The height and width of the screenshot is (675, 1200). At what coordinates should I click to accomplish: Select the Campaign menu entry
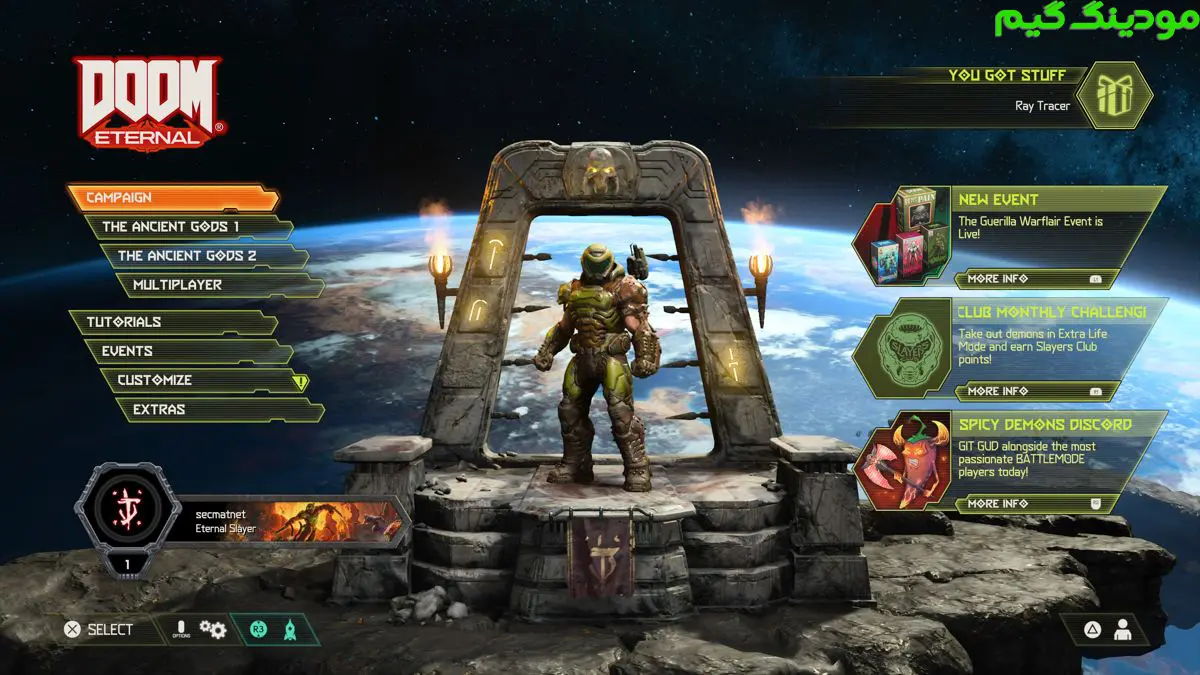[170, 198]
